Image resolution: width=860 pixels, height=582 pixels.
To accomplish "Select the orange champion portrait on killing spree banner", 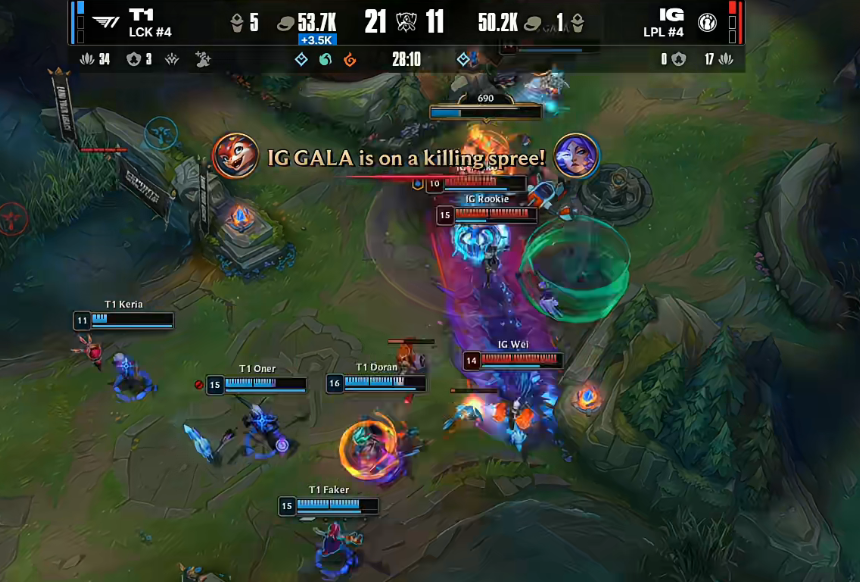I will click(236, 156).
